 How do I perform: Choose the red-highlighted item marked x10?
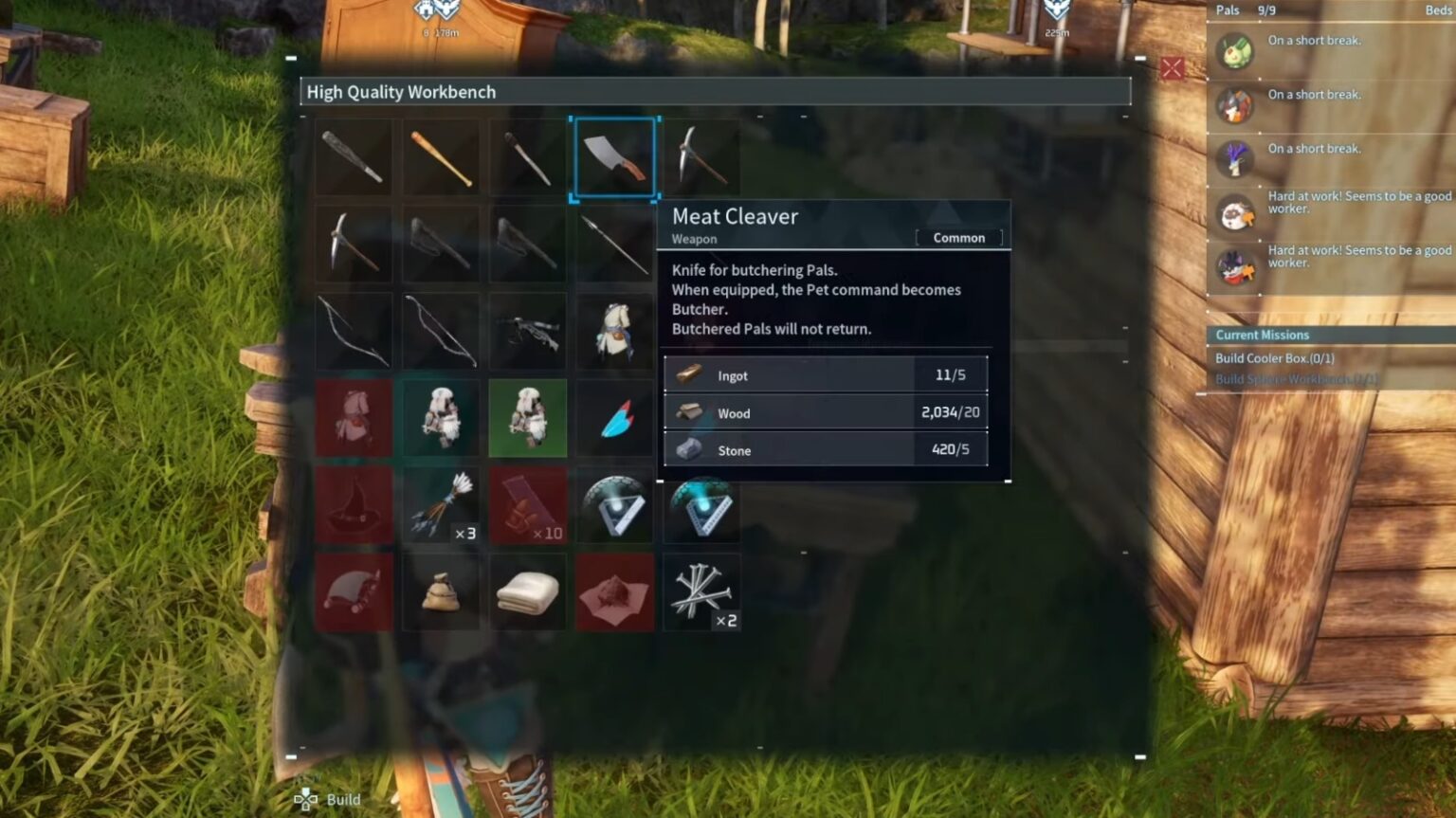(528, 506)
